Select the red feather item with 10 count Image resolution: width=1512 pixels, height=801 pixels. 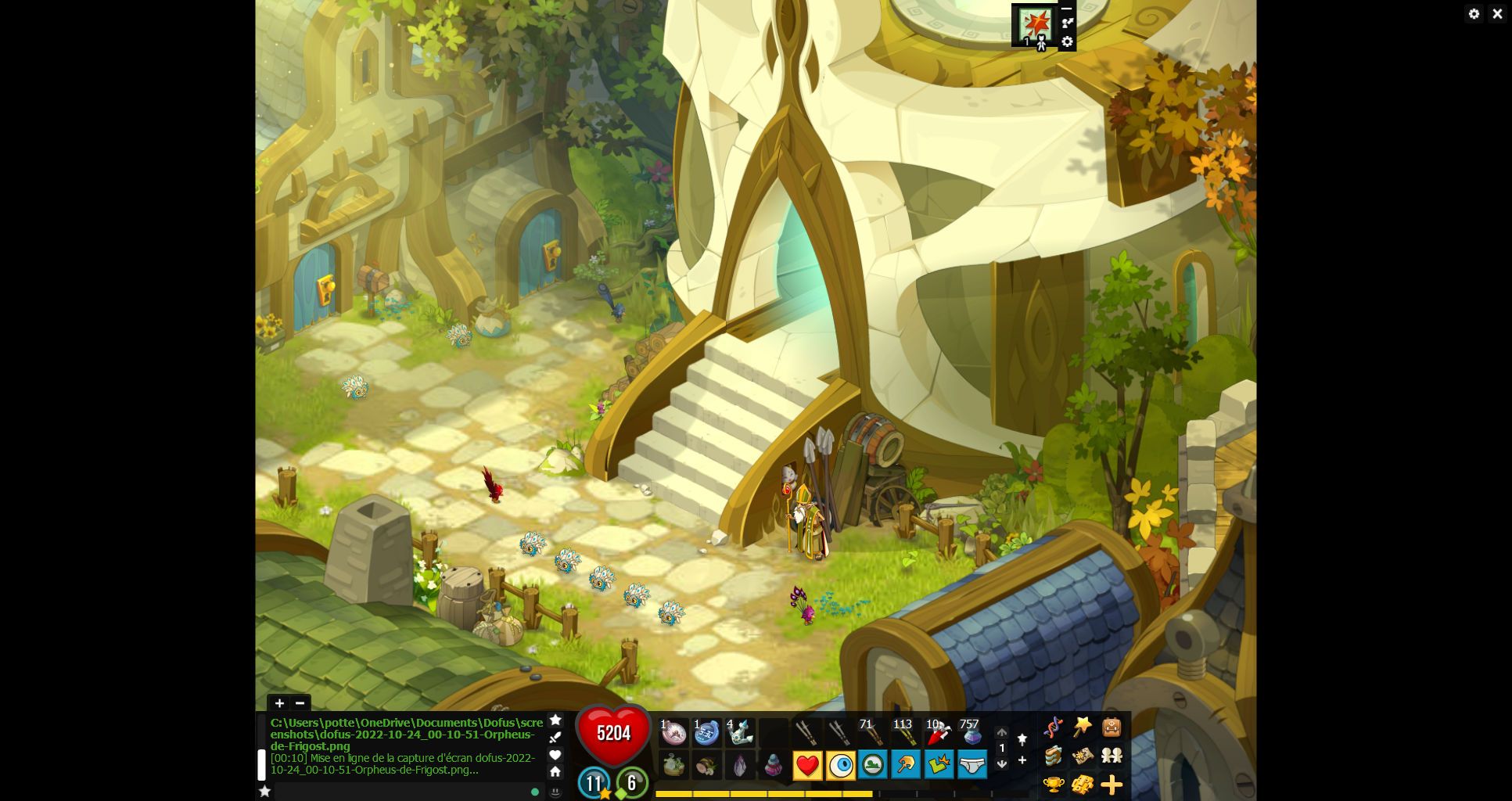[x=938, y=733]
